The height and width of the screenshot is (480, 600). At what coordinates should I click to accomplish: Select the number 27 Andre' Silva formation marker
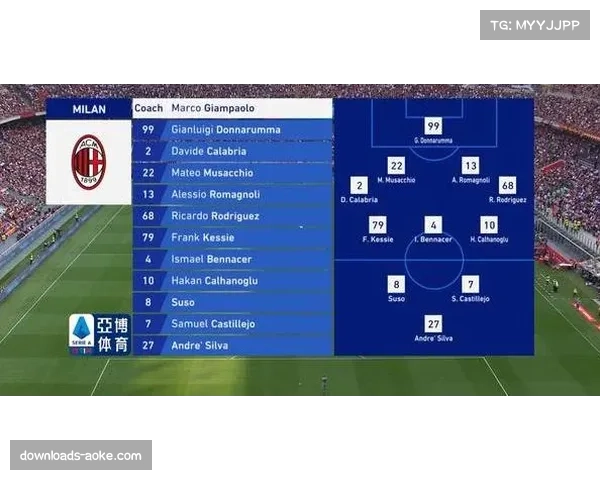[433, 324]
